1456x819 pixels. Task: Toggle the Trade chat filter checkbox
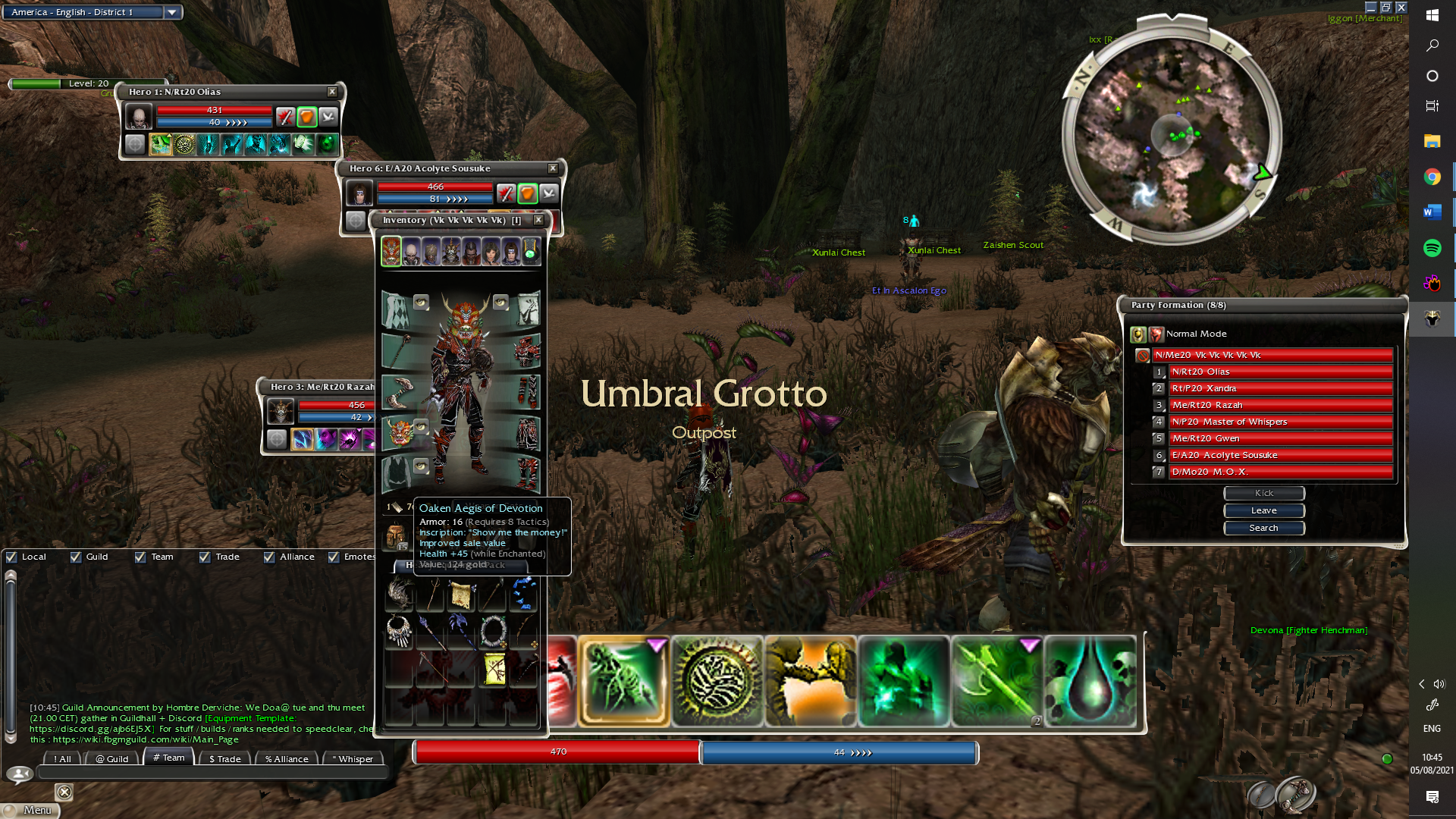[205, 557]
